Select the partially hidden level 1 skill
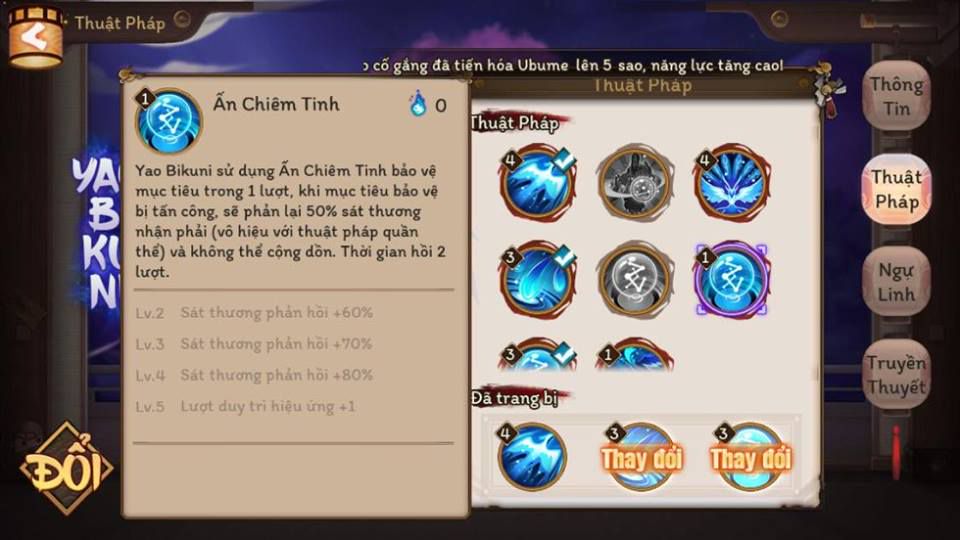 click(x=634, y=357)
